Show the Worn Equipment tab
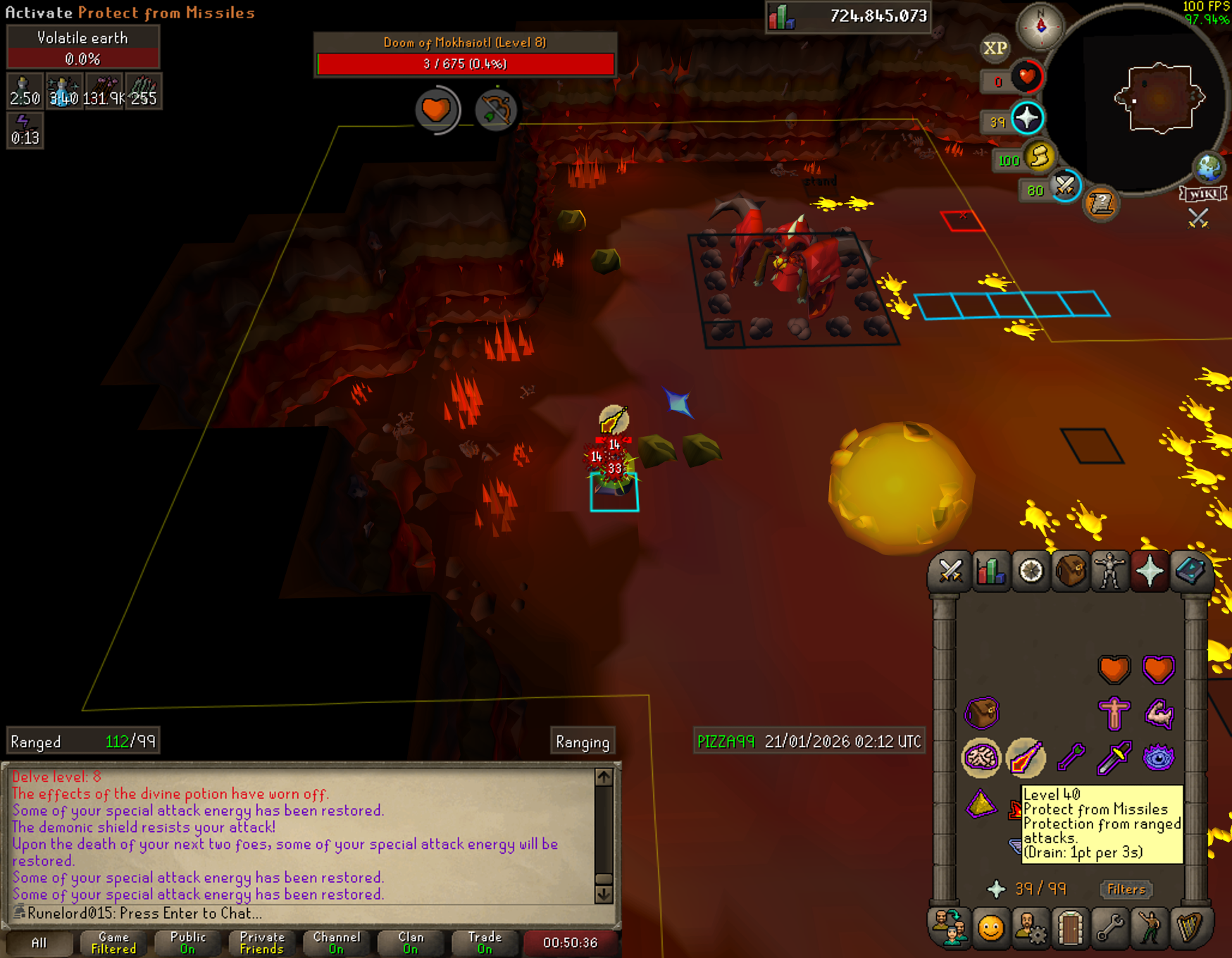Viewport: 1232px width, 958px height. (x=1110, y=571)
